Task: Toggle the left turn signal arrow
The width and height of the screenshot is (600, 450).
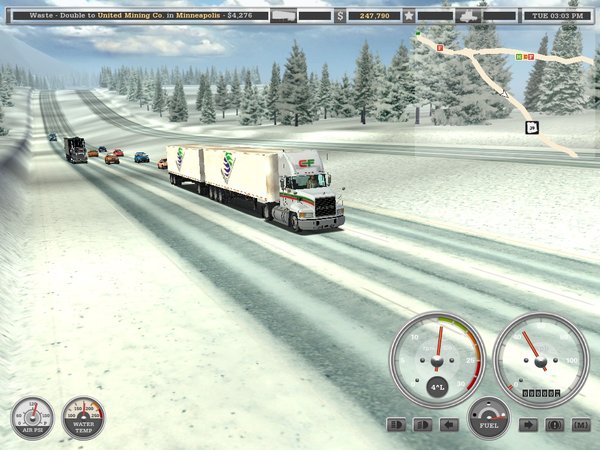Action: point(449,424)
